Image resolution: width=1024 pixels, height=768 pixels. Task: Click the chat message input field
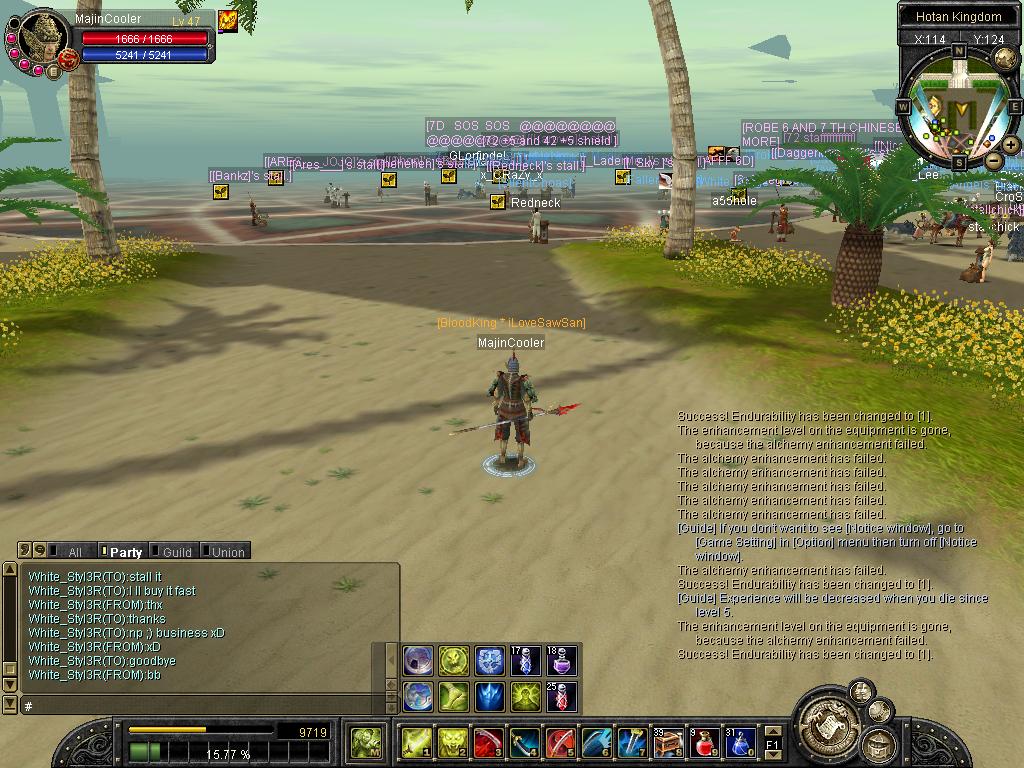(200, 705)
